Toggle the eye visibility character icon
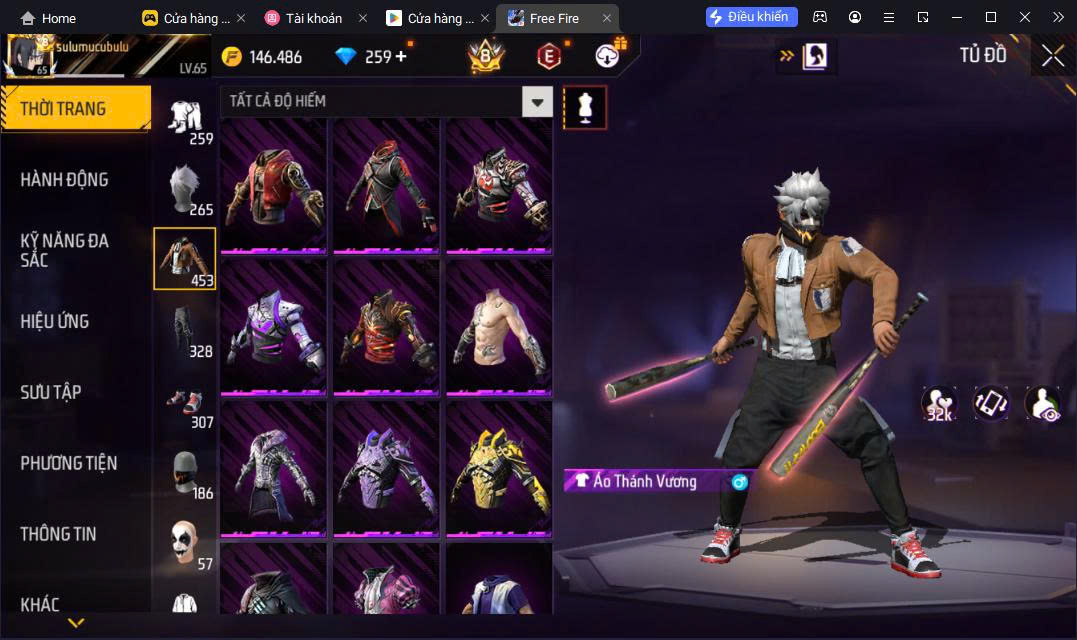 coord(1042,402)
